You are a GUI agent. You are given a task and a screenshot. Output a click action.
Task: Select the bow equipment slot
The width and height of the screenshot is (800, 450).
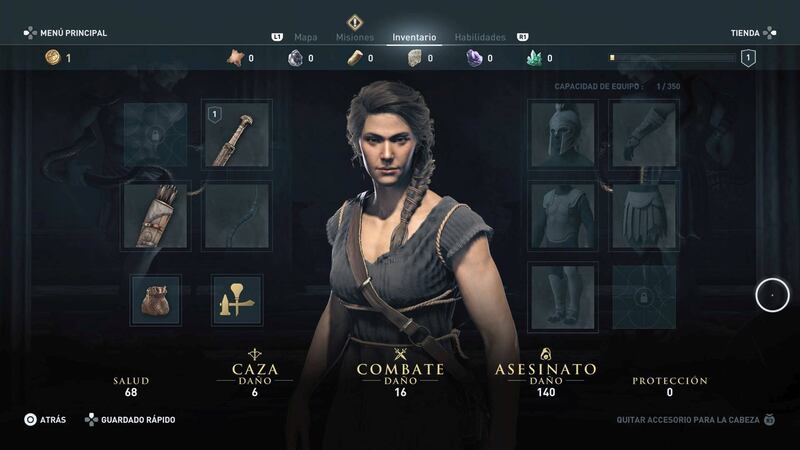(237, 215)
